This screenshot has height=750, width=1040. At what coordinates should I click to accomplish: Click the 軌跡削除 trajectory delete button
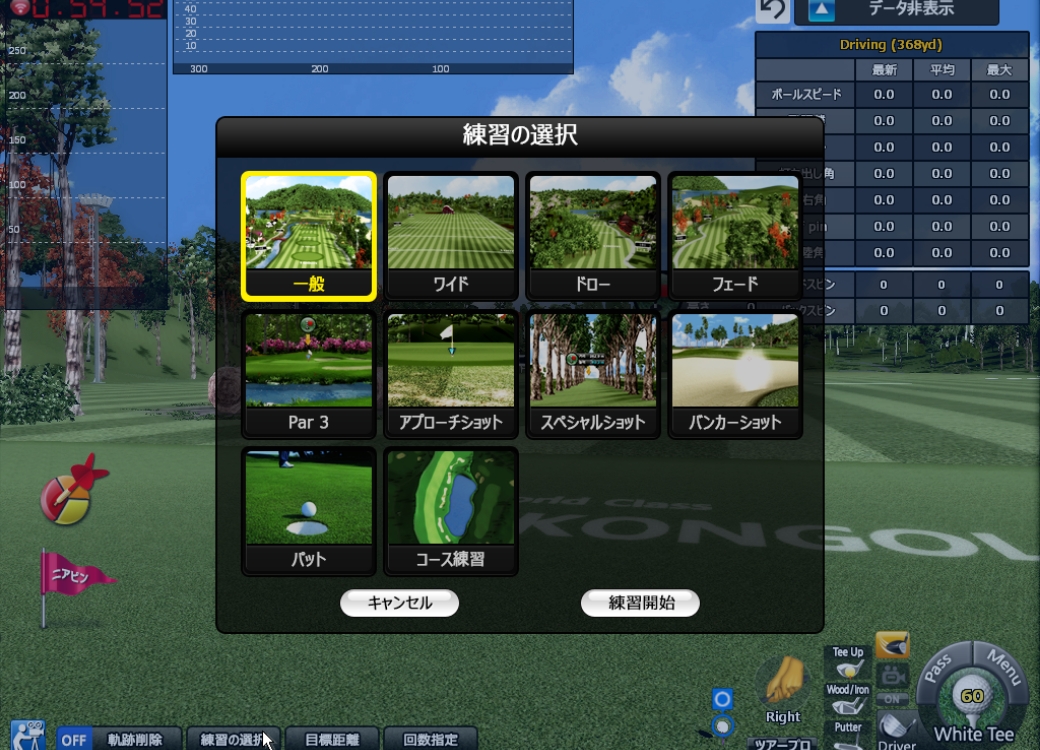point(135,740)
